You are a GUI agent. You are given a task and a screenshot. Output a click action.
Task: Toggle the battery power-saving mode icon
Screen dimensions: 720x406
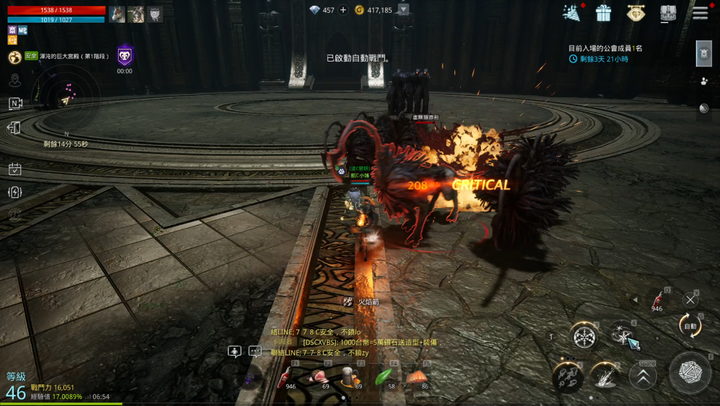[15, 192]
